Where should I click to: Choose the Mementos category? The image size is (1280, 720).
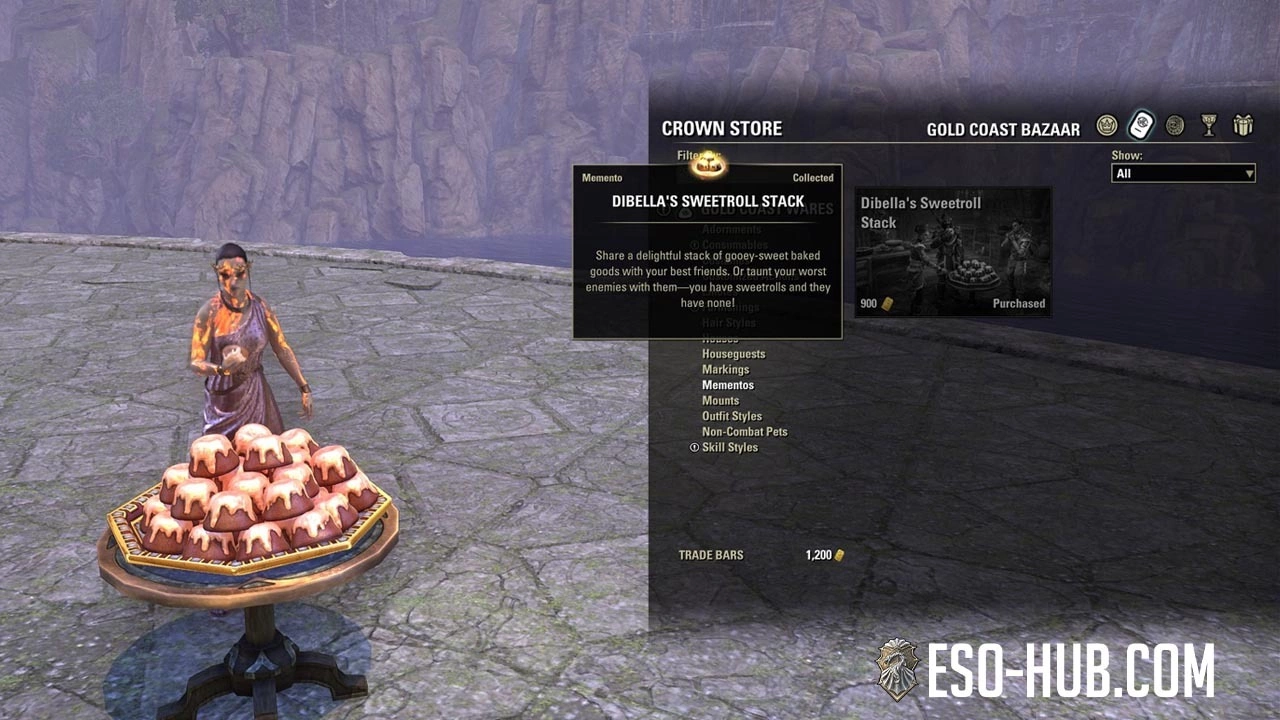[728, 385]
